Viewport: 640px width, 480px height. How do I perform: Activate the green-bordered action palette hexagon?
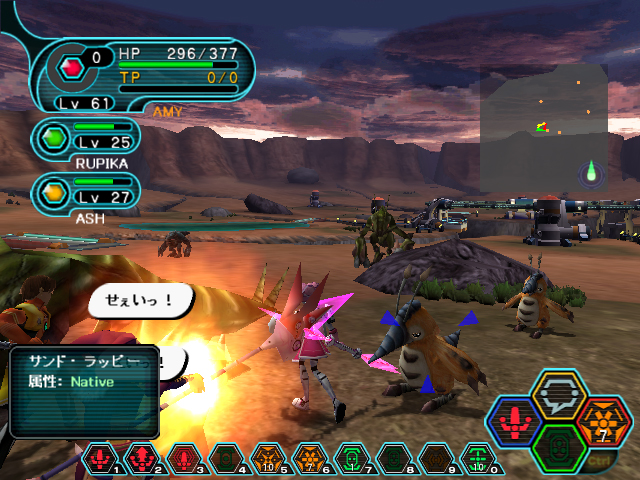[559, 446]
